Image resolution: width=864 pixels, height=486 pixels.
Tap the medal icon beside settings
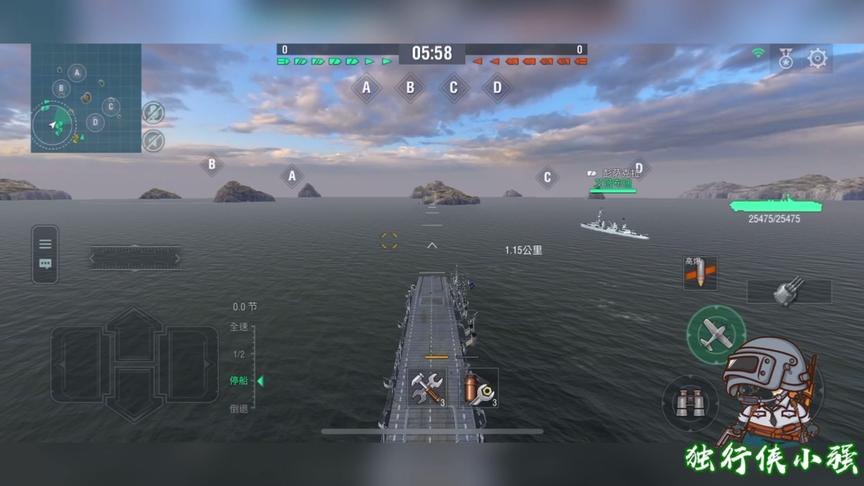pyautogui.click(x=787, y=59)
